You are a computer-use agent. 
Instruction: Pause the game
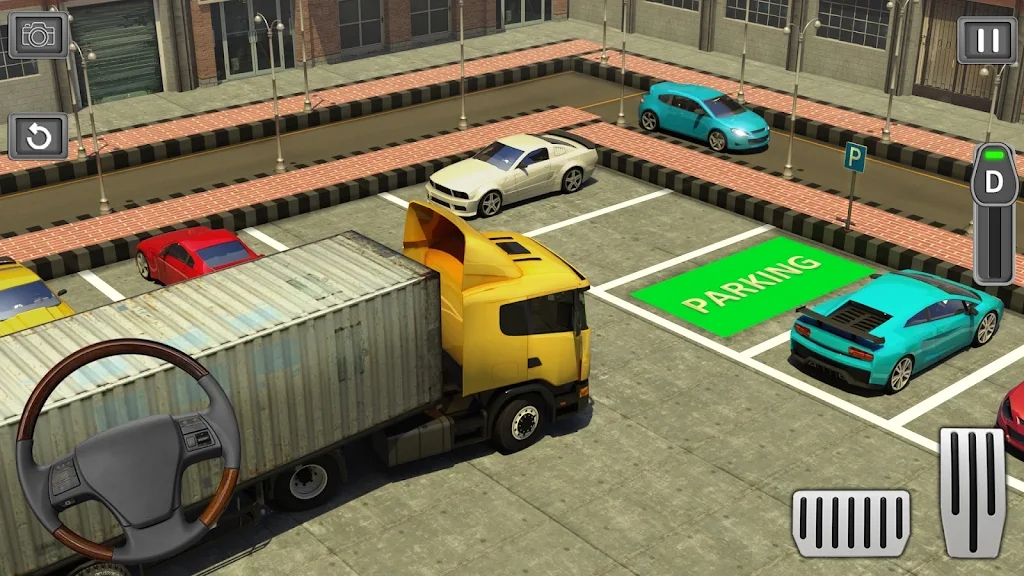click(987, 40)
